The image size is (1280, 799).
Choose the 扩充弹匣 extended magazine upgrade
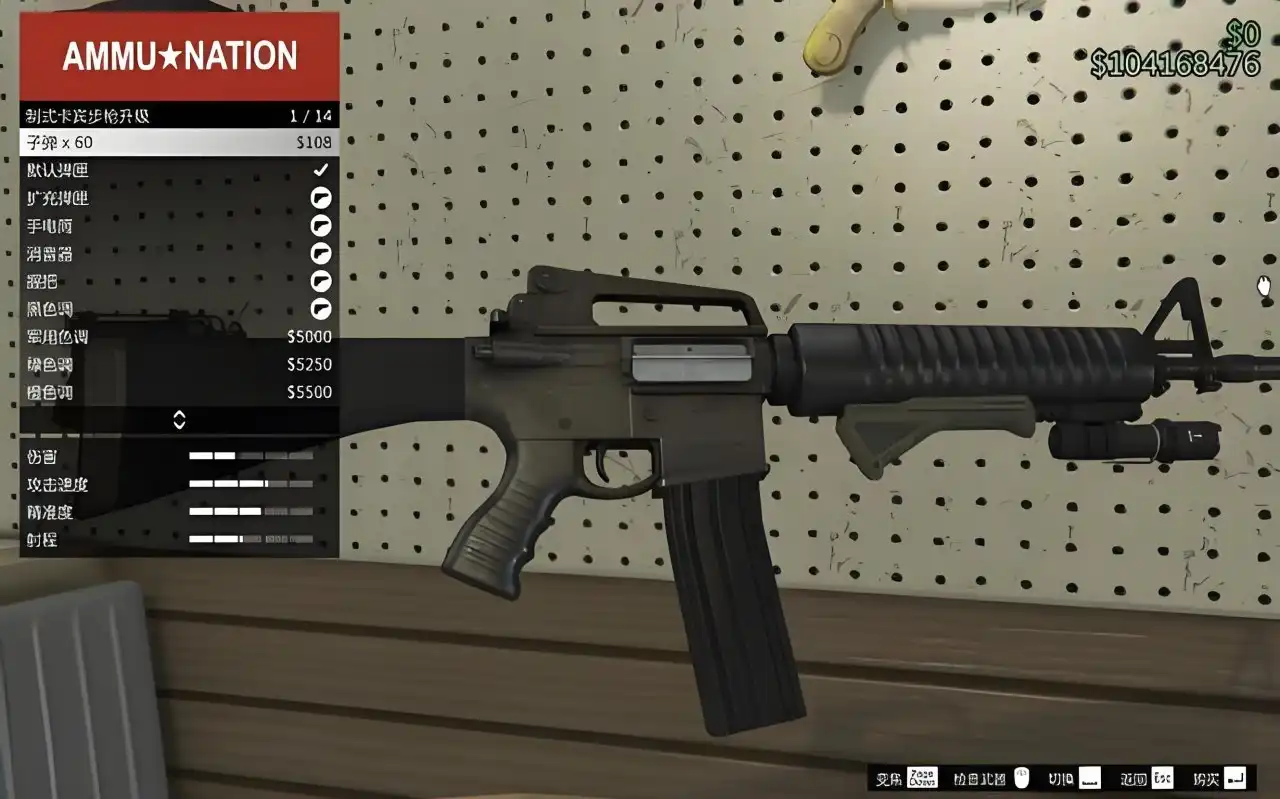(x=179, y=198)
